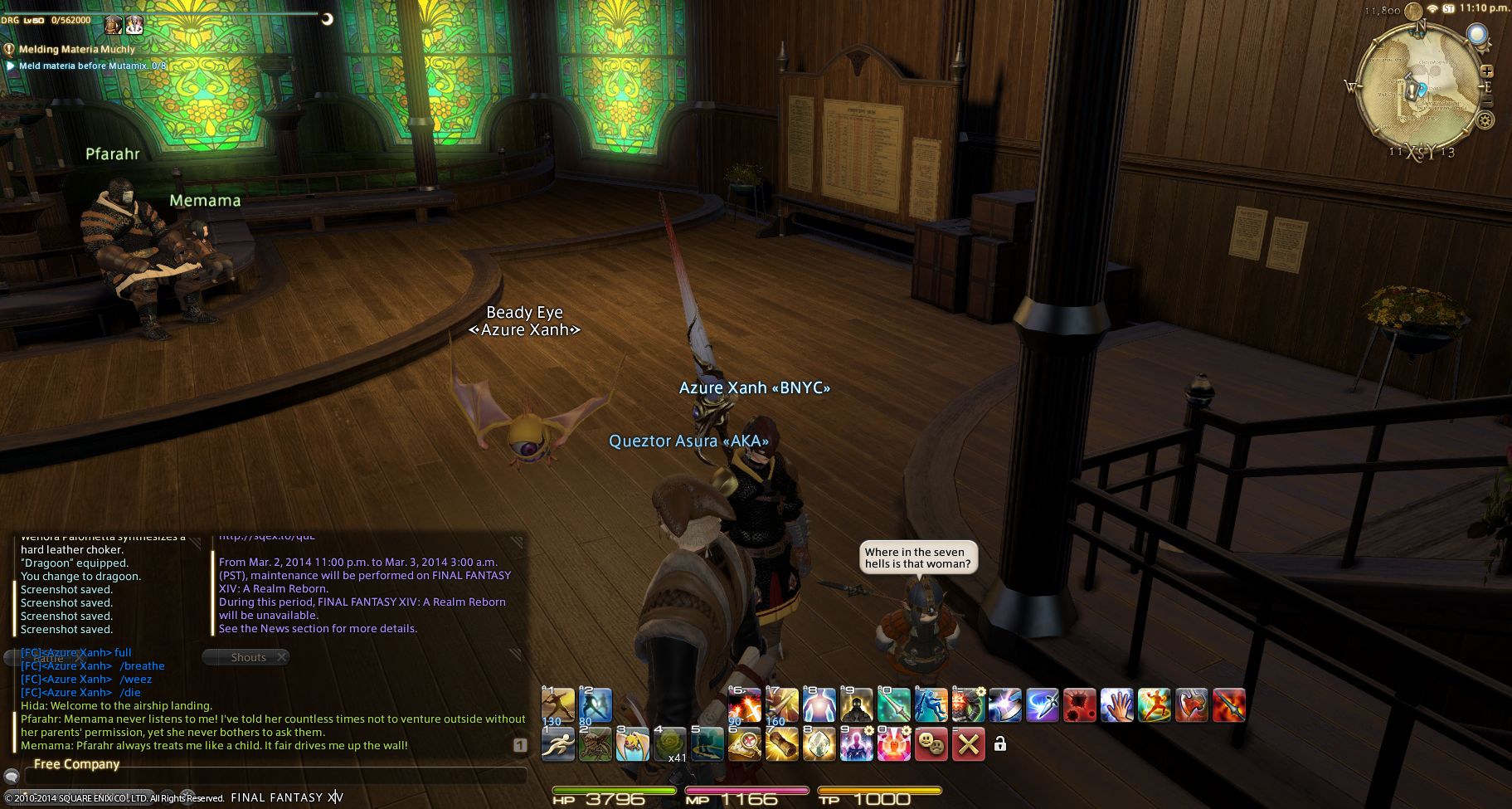Image resolution: width=1512 pixels, height=809 pixels.
Task: Click the red X hotbar button
Action: point(968,744)
